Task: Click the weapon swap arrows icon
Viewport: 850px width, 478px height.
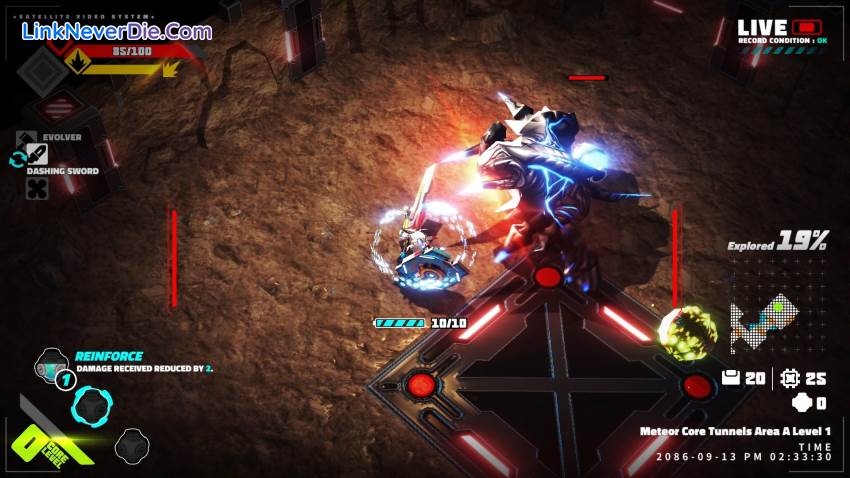Action: pos(17,159)
